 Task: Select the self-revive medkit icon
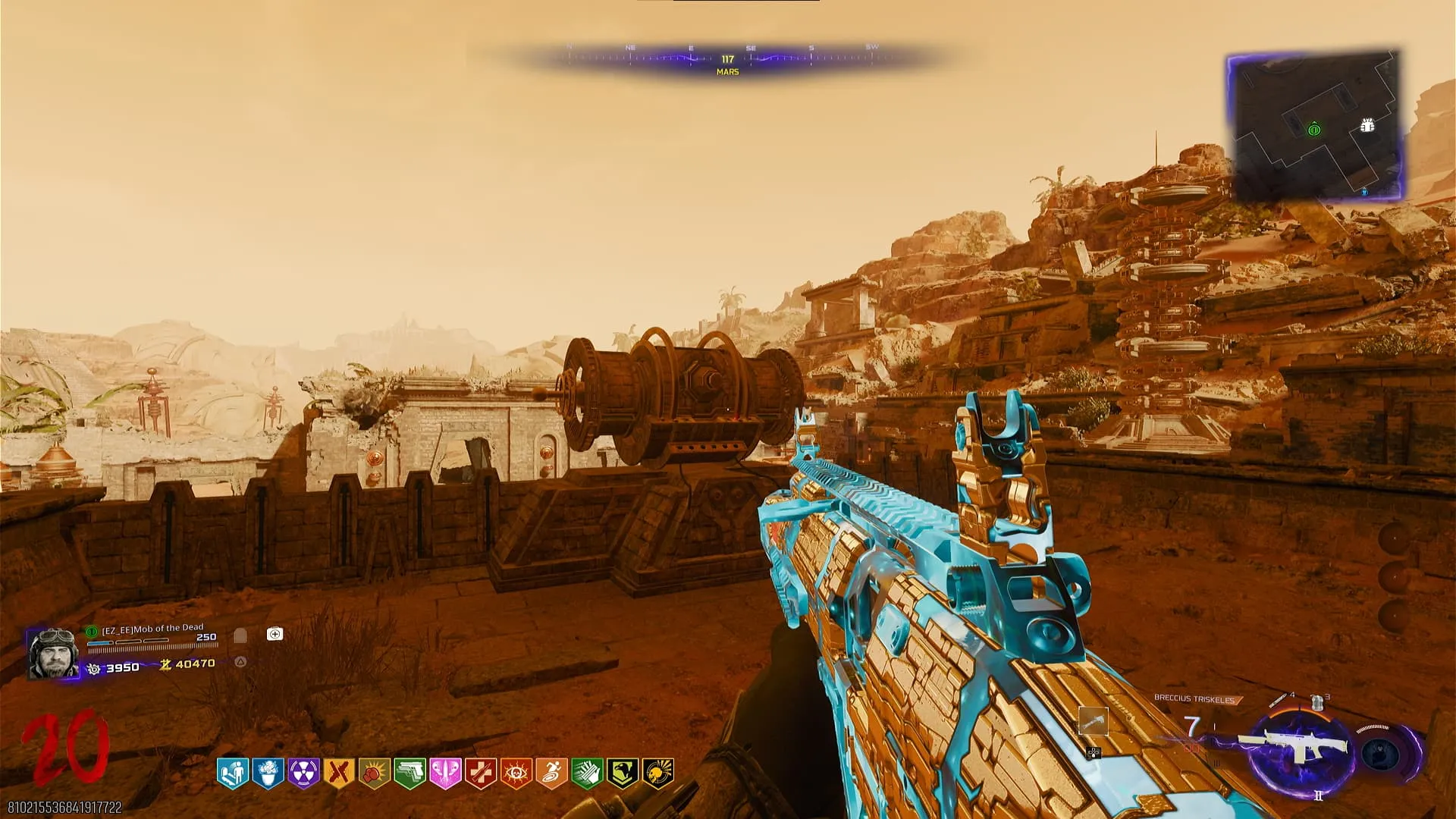(275, 634)
